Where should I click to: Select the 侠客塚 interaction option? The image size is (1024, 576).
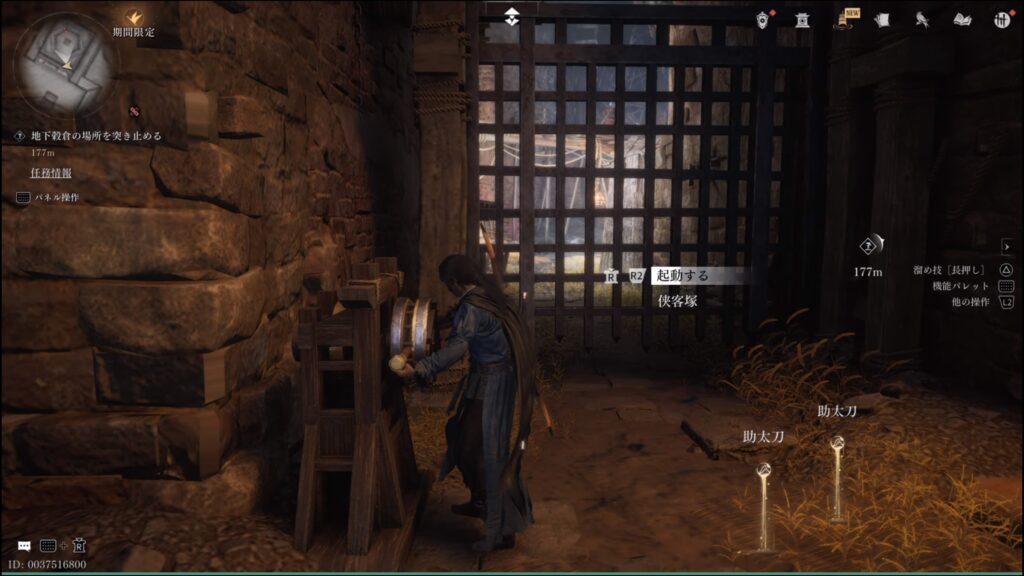[677, 299]
